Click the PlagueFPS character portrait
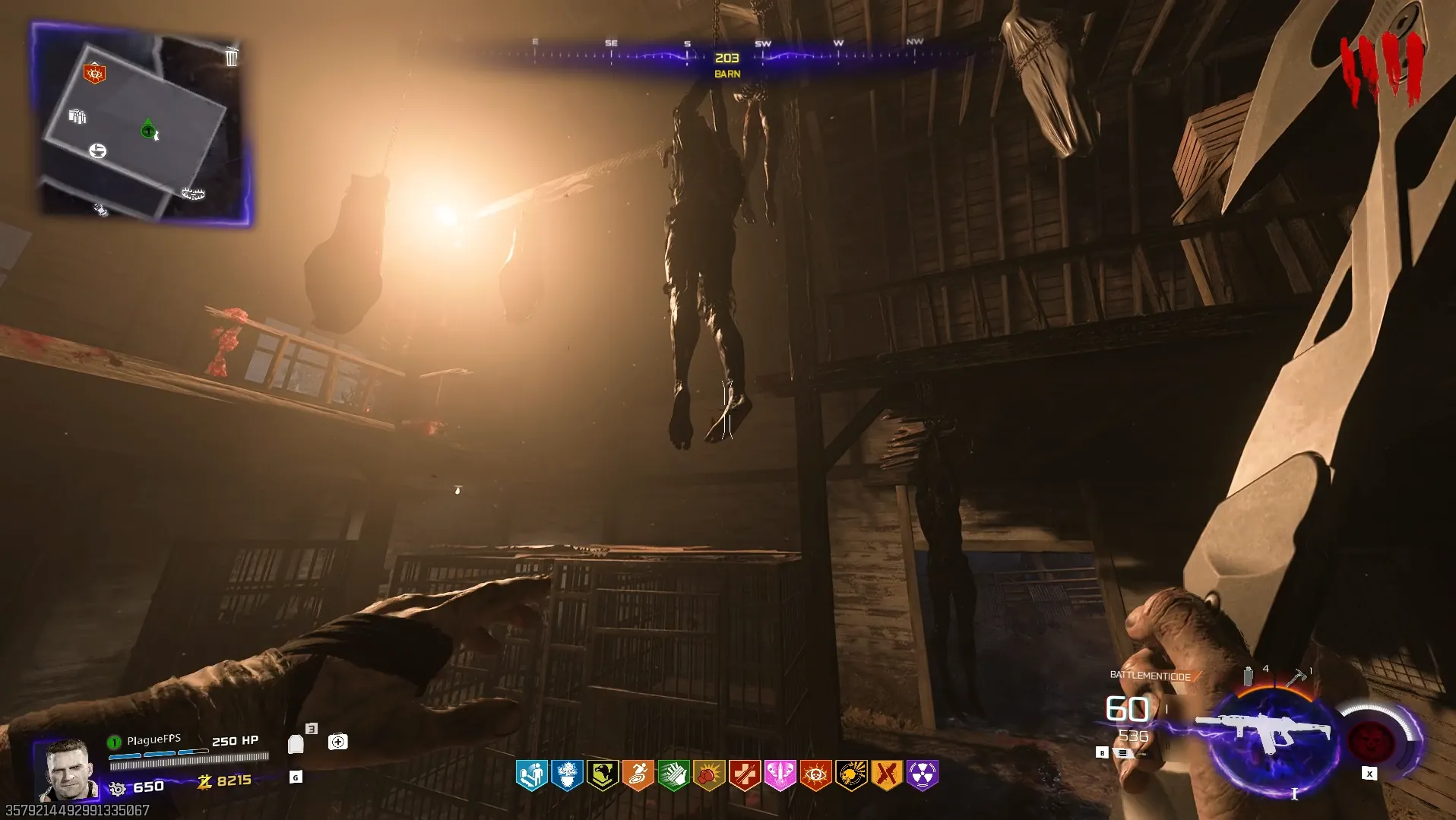 68,770
